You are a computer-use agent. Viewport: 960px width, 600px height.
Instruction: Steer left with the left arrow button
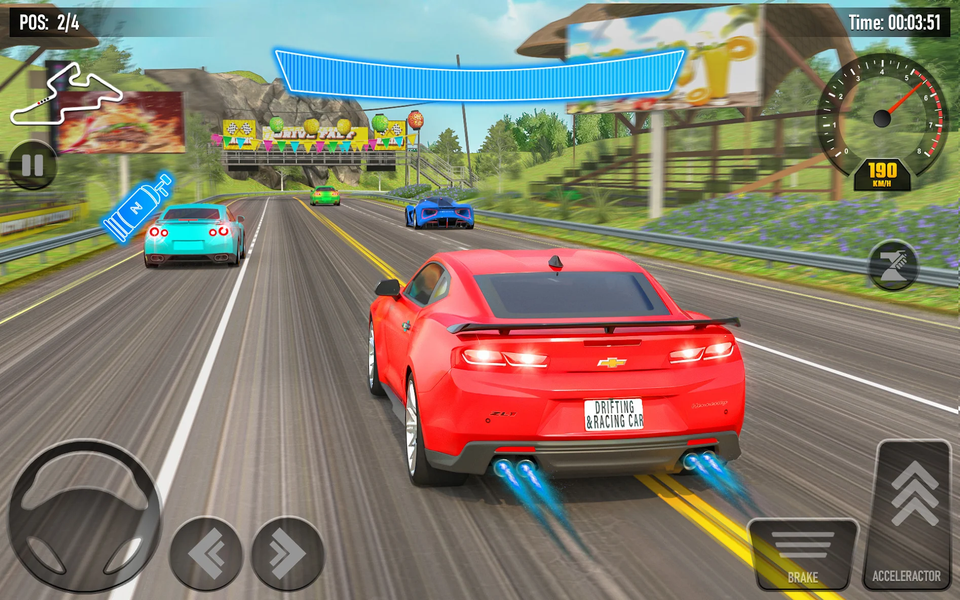coord(206,553)
